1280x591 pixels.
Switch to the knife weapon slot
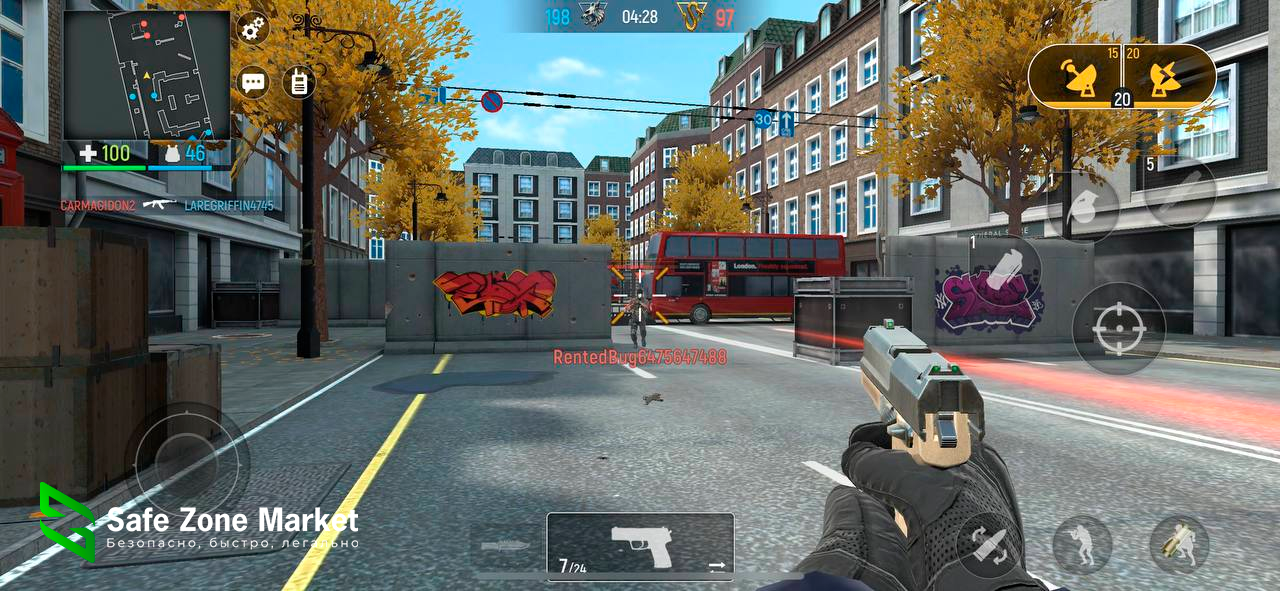506,546
